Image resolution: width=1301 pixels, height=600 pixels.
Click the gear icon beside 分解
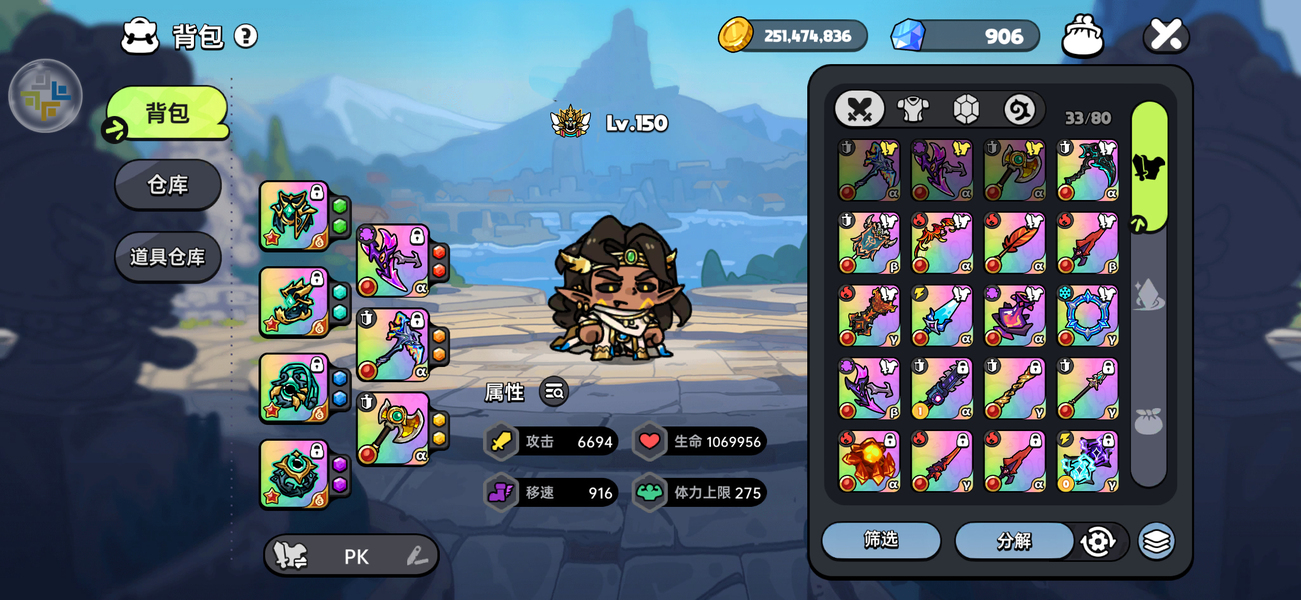1098,541
